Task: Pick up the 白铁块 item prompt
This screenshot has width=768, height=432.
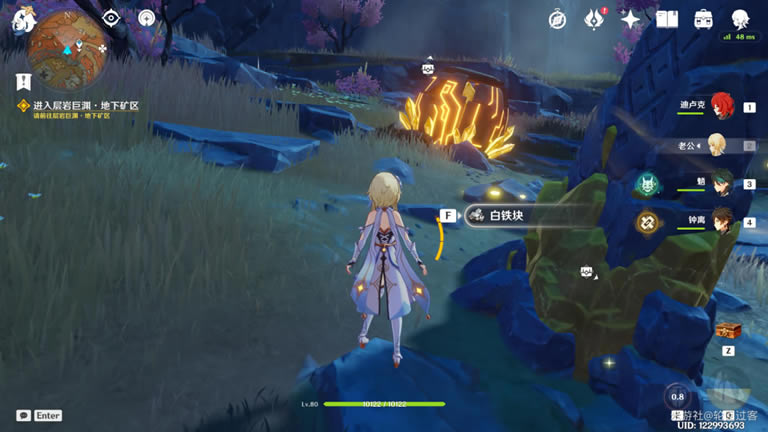Action: pos(510,215)
